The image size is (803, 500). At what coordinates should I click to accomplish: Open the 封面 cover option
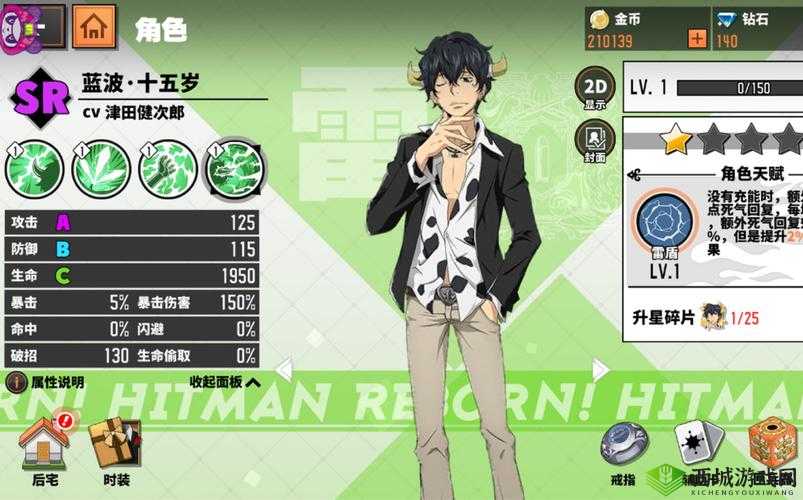[x=596, y=139]
